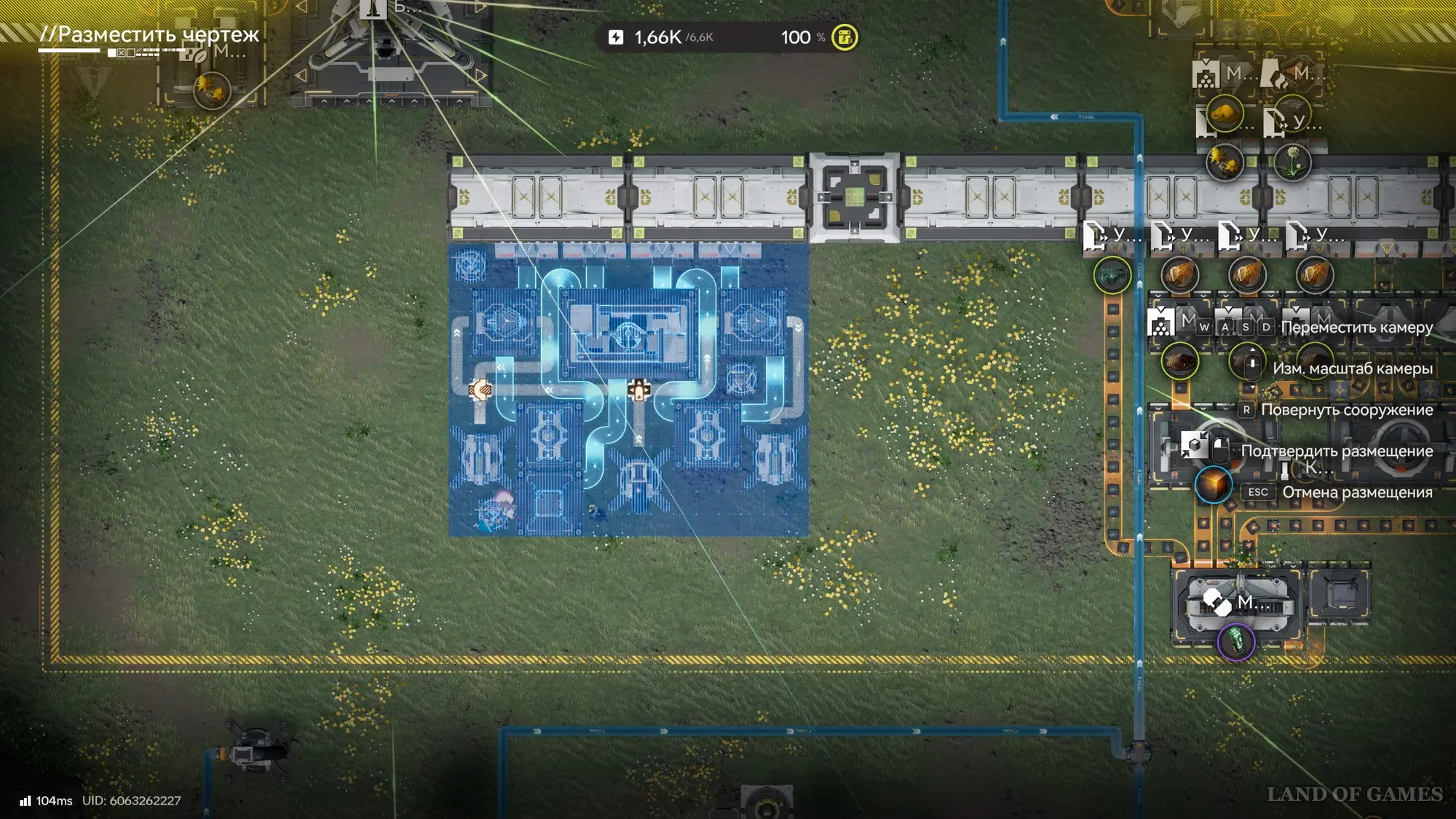Open the yellow battery storage icon
This screenshot has width=1456, height=819.
(844, 37)
